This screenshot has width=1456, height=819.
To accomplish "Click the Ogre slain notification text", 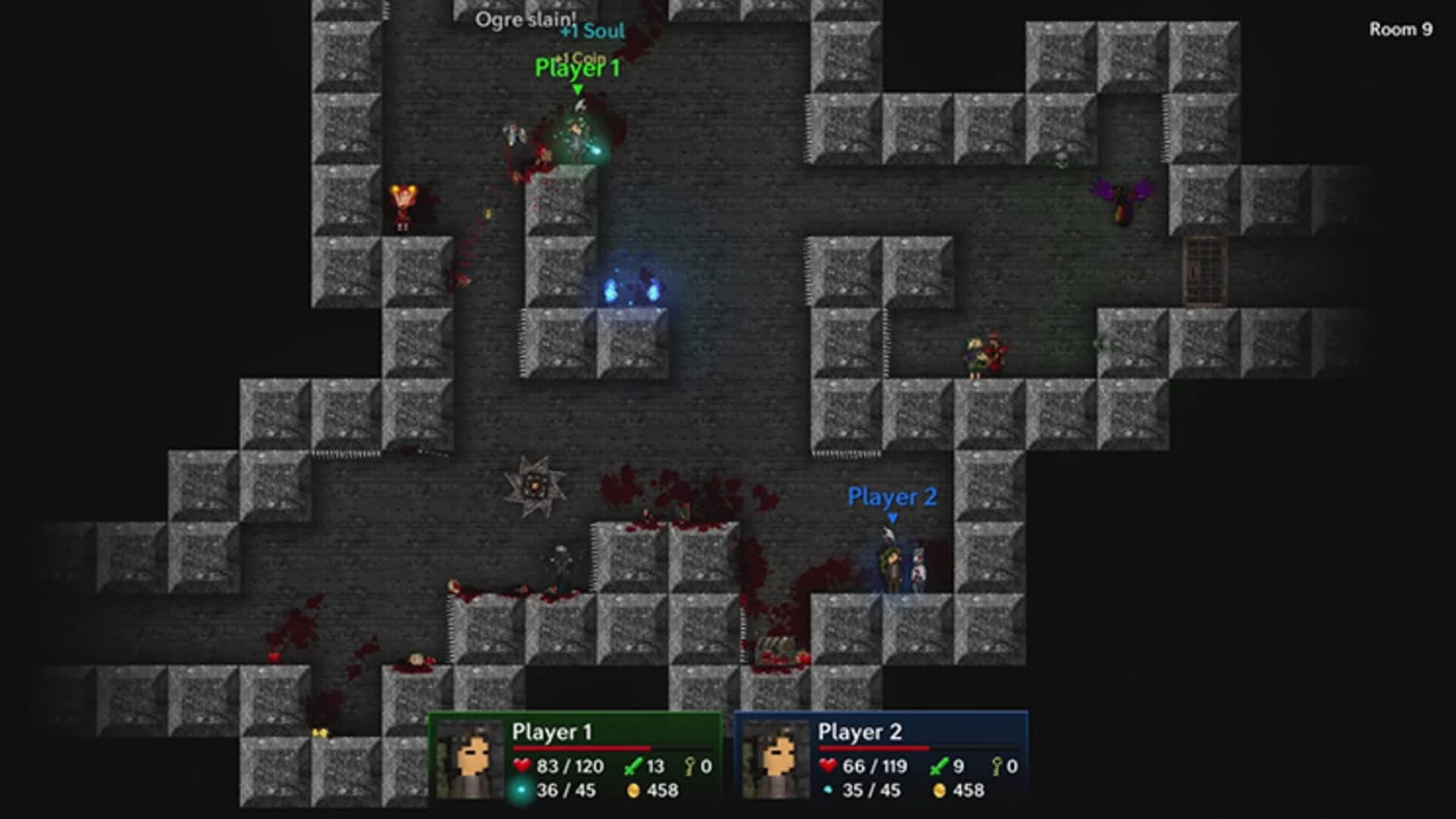I will coord(527,19).
